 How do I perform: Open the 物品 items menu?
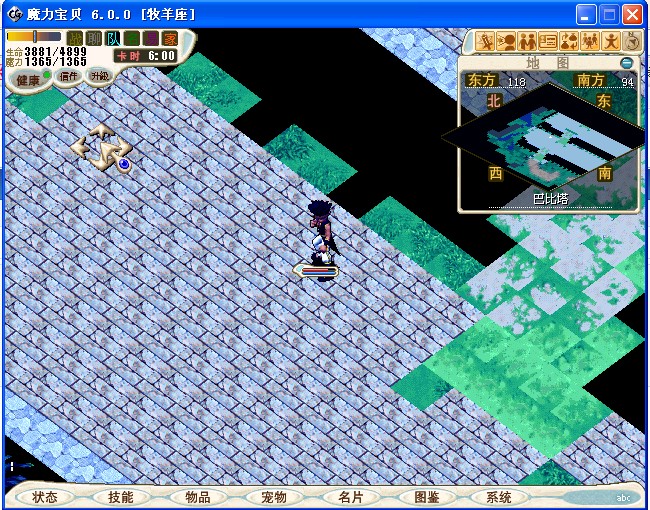point(197,497)
